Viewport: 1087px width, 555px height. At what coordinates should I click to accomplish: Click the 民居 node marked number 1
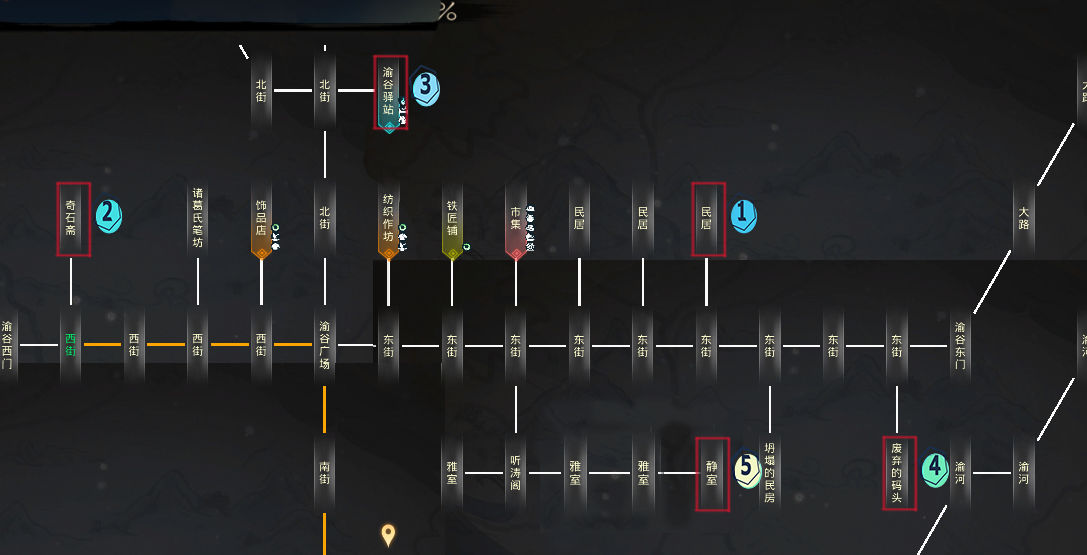point(707,218)
